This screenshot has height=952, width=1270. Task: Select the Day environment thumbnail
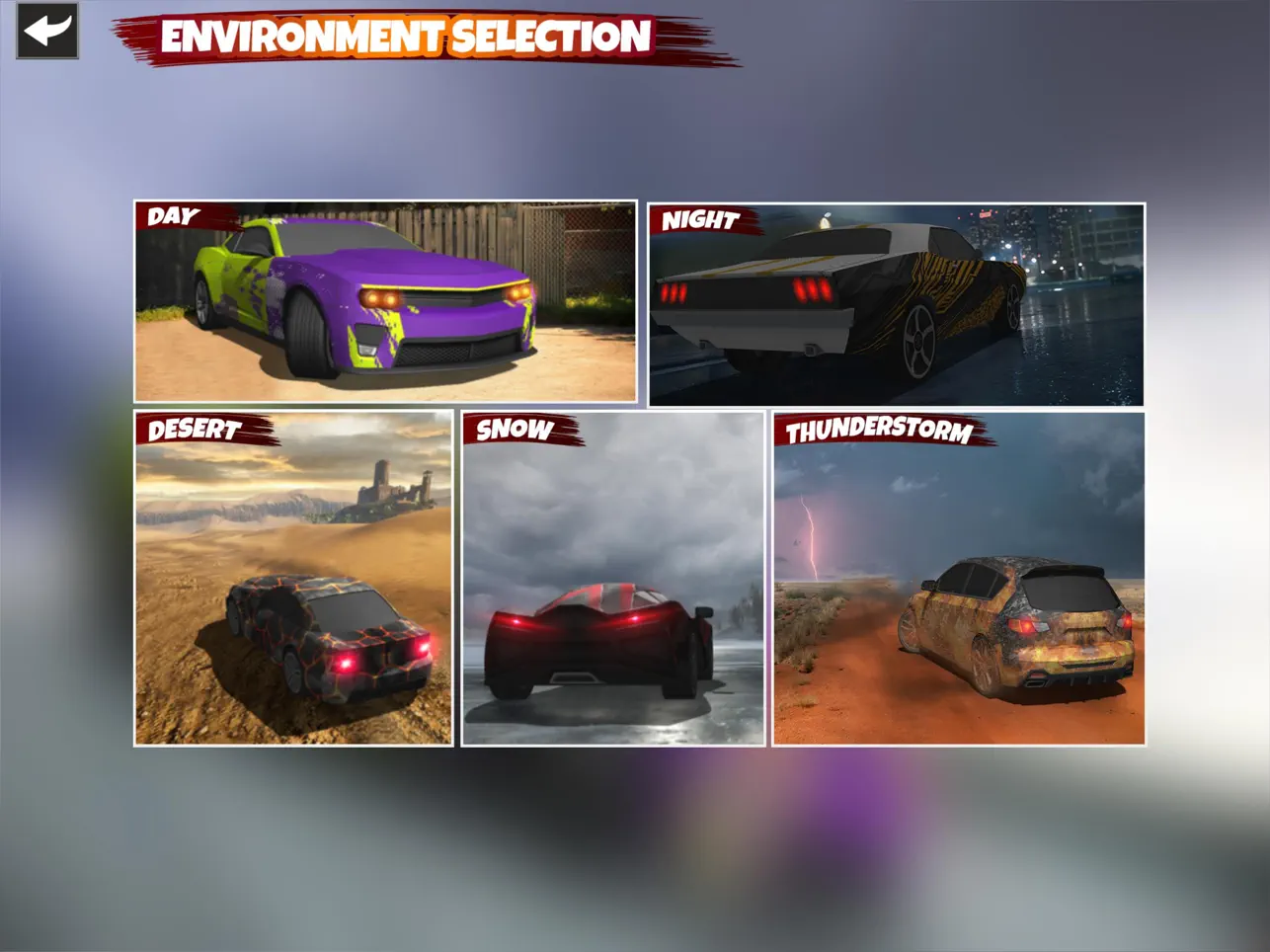(385, 301)
